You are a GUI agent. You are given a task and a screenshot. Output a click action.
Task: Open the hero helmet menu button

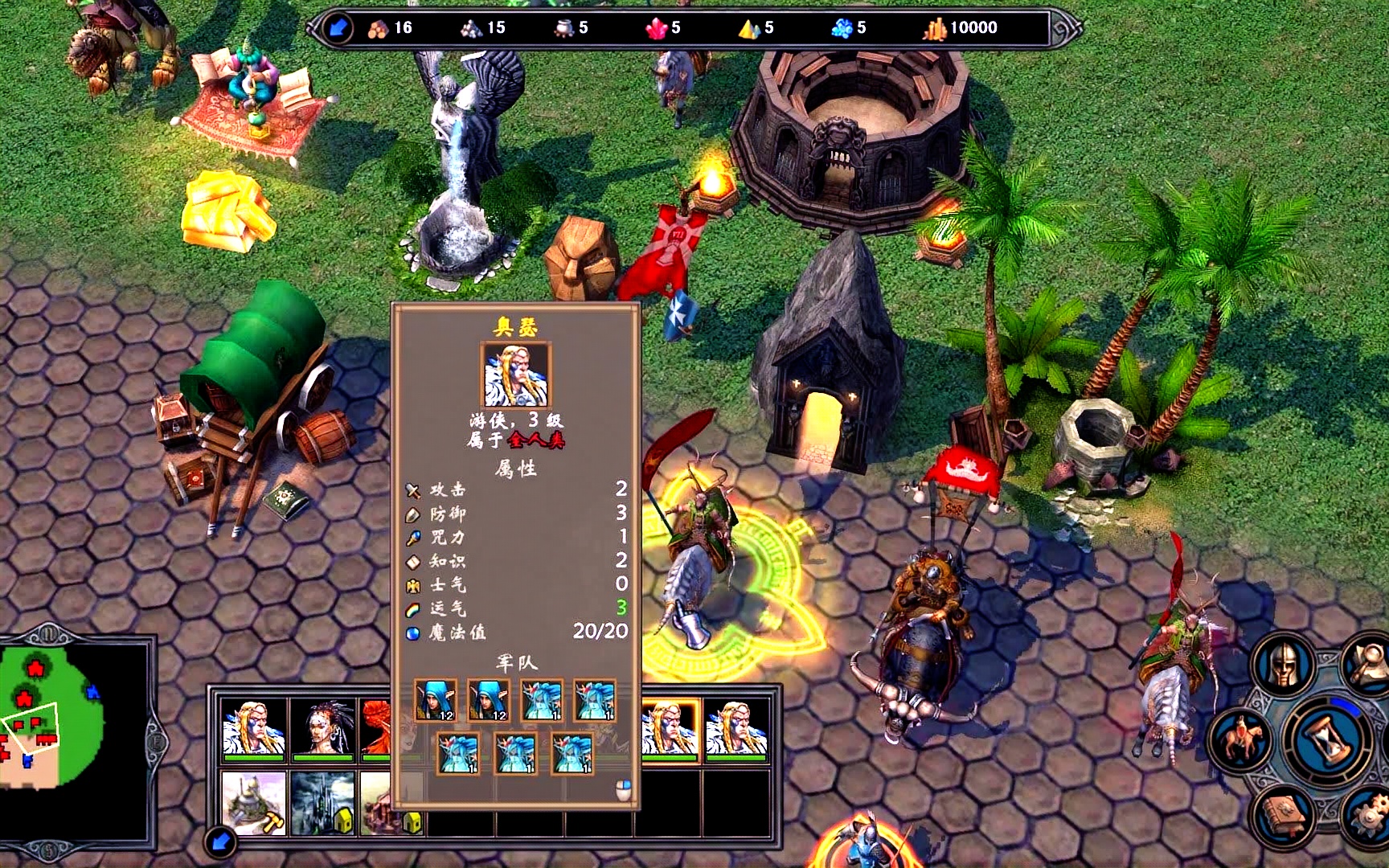pyautogui.click(x=1285, y=665)
